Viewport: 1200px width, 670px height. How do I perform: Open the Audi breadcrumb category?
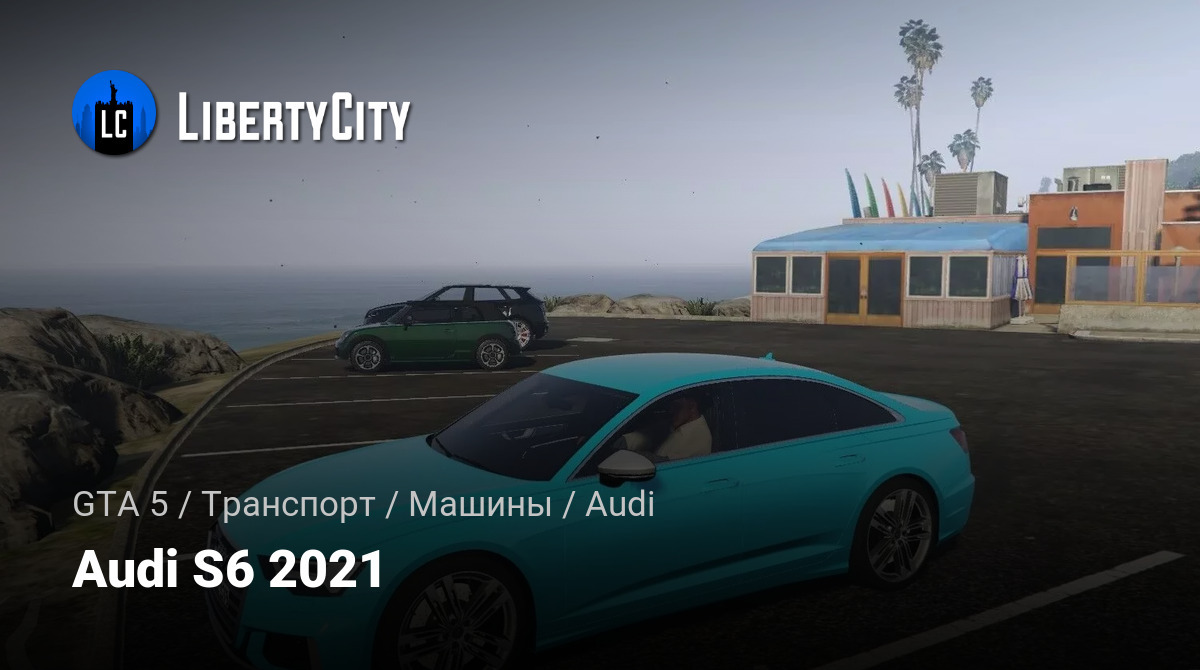pyautogui.click(x=619, y=505)
